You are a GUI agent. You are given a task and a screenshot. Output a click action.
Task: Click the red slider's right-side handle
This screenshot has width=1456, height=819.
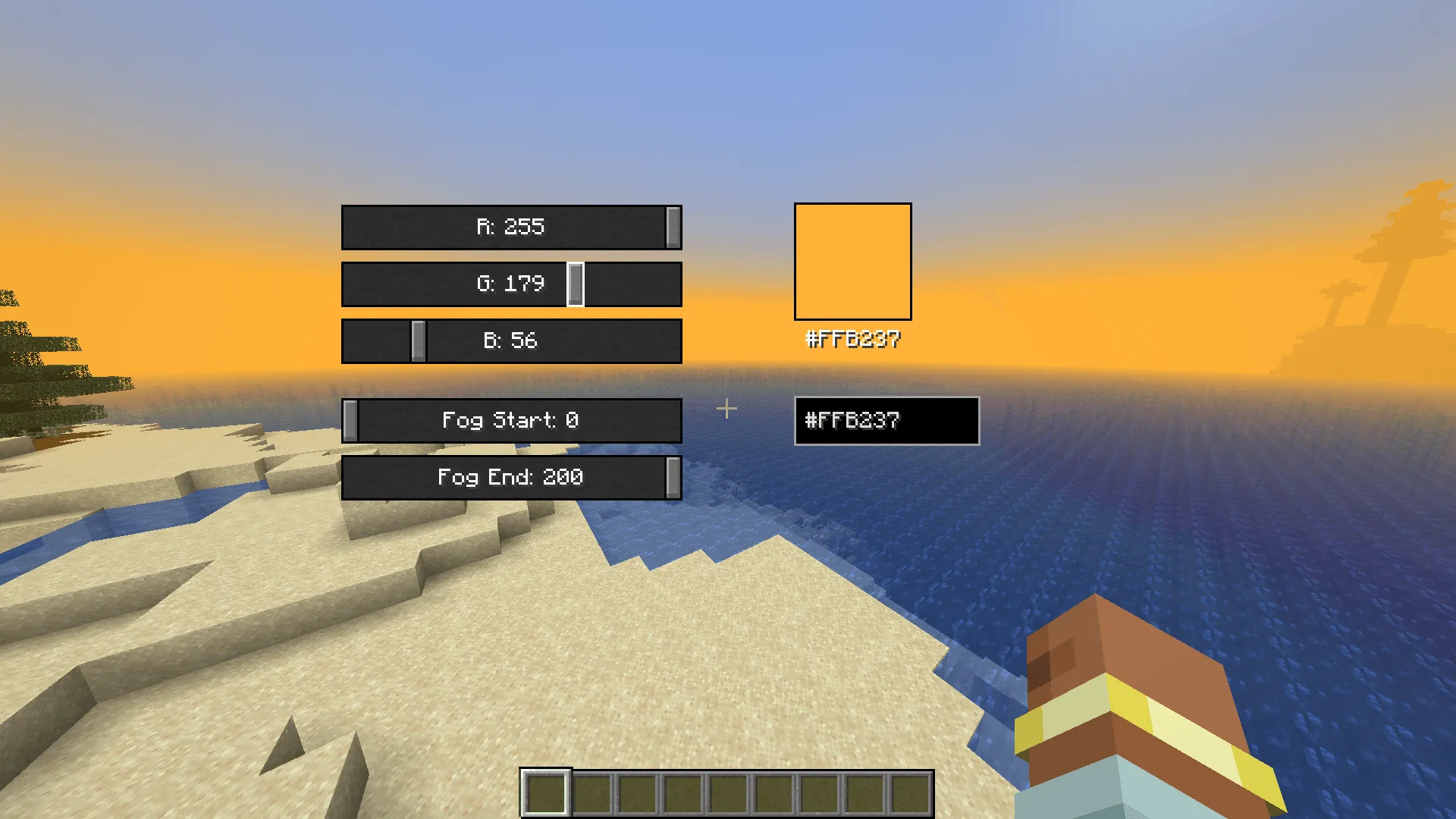pyautogui.click(x=672, y=227)
